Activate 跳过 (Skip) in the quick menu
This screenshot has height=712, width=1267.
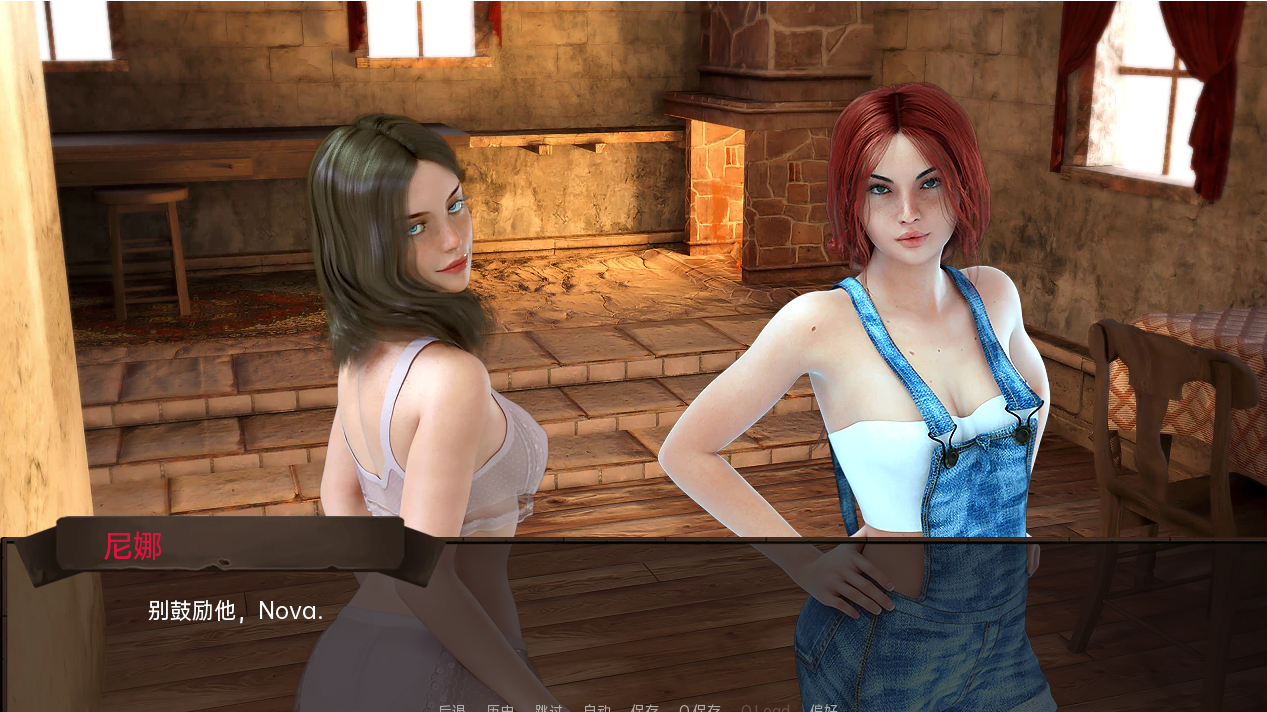point(549,708)
